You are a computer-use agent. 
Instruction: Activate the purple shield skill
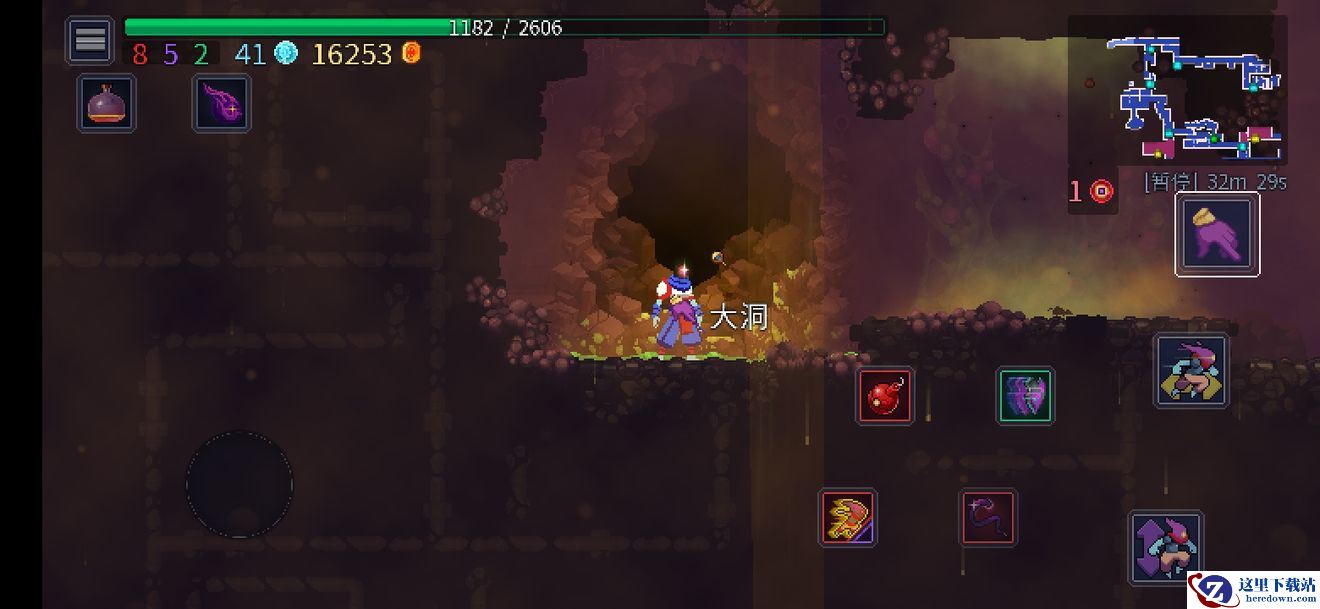[1025, 396]
